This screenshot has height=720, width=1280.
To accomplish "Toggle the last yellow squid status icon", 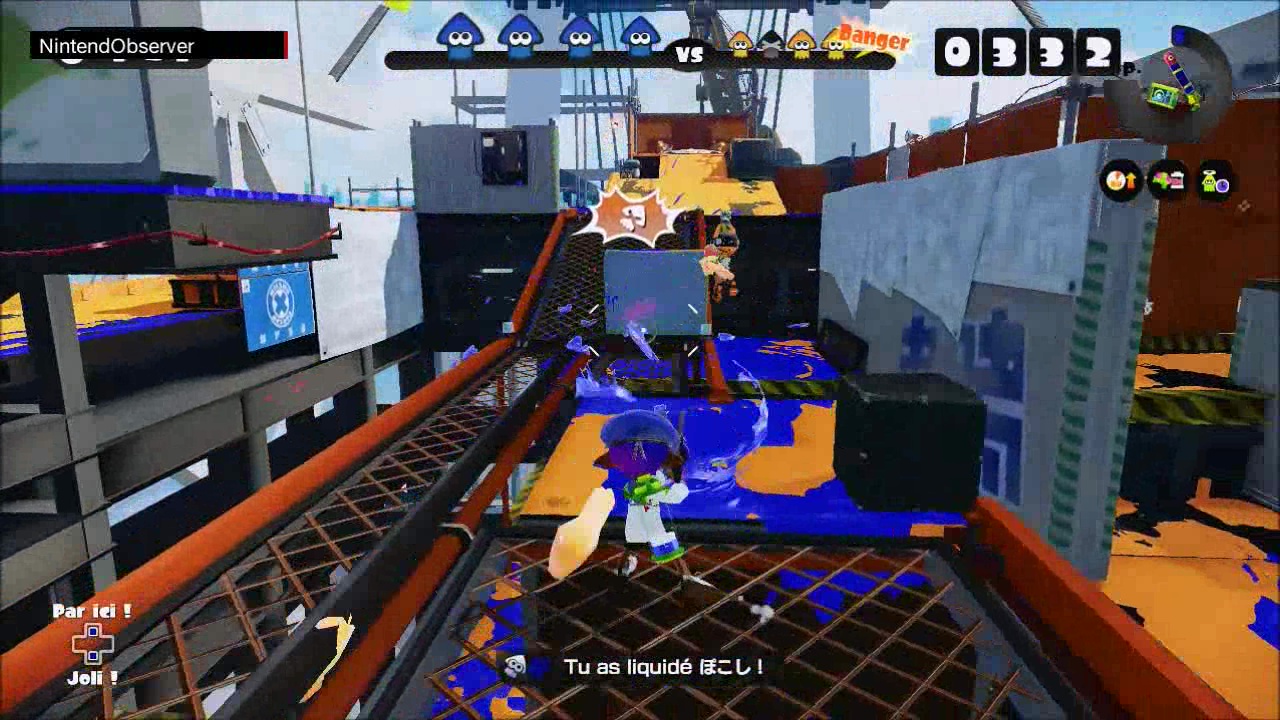I will click(x=836, y=44).
